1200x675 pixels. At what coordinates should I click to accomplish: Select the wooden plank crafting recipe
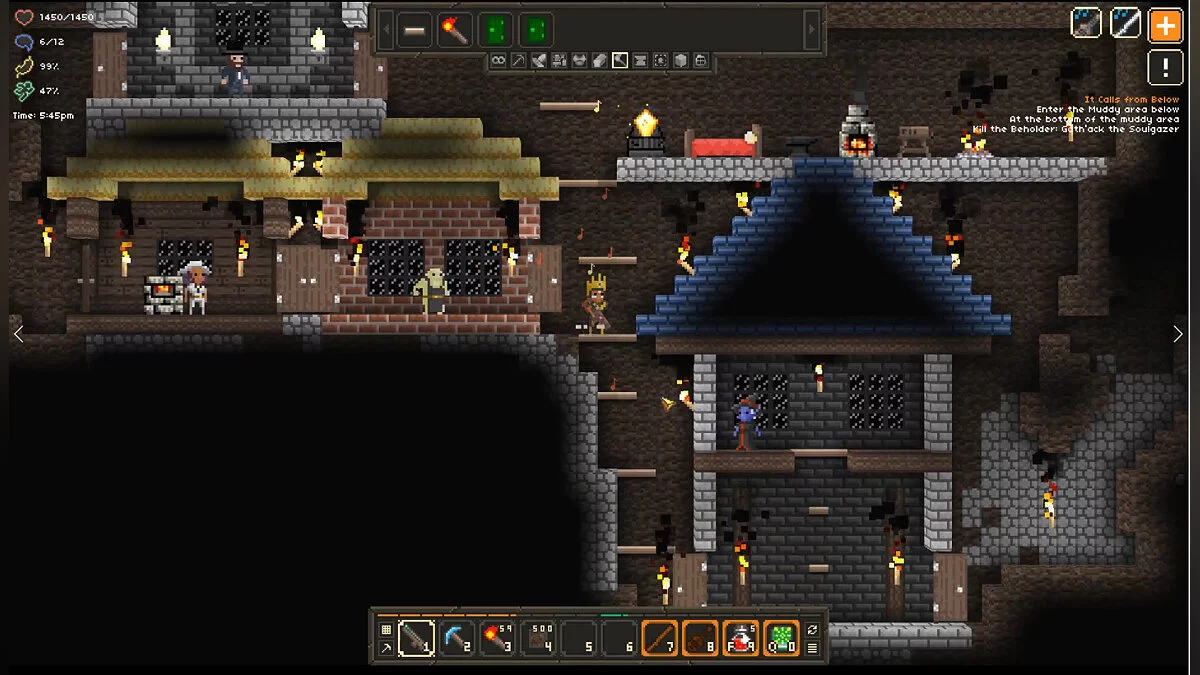[x=414, y=30]
